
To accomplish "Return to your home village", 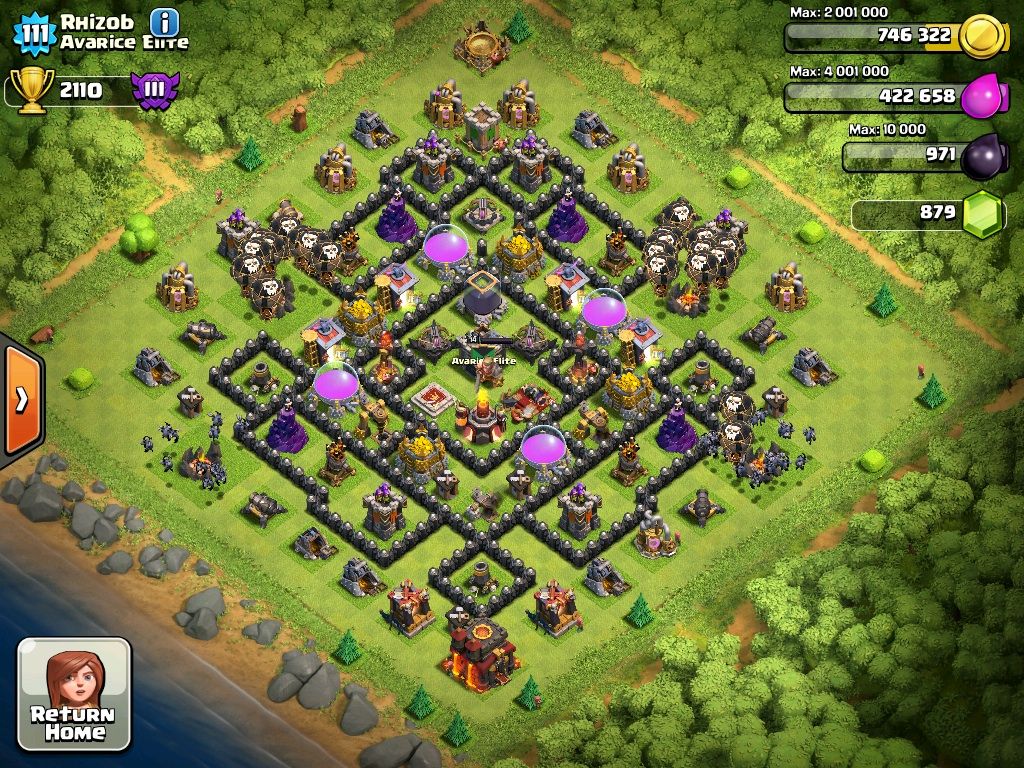I will [x=74, y=694].
